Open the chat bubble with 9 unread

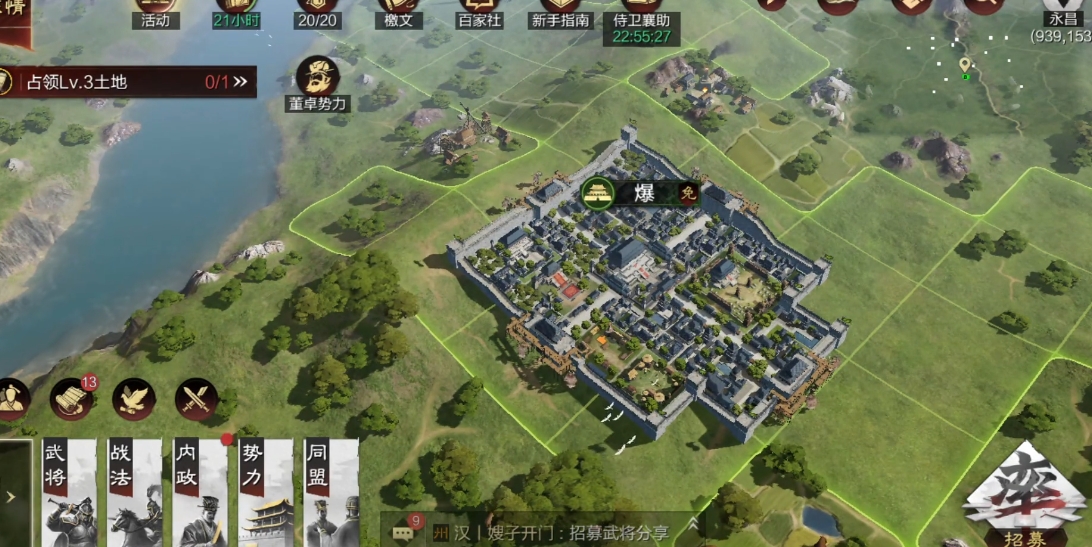coord(403,532)
